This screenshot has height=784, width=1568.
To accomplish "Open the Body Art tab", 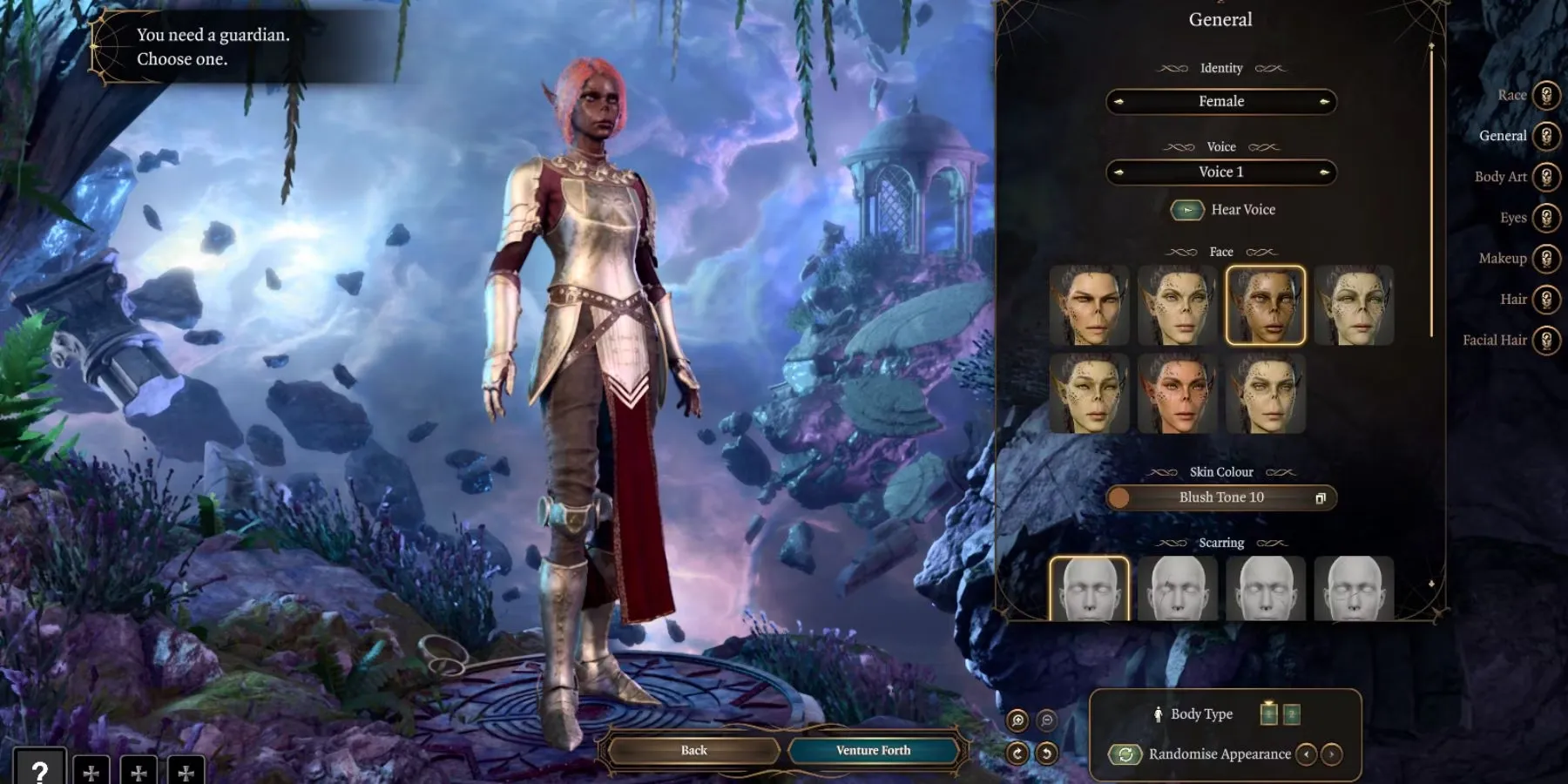I will [1545, 177].
